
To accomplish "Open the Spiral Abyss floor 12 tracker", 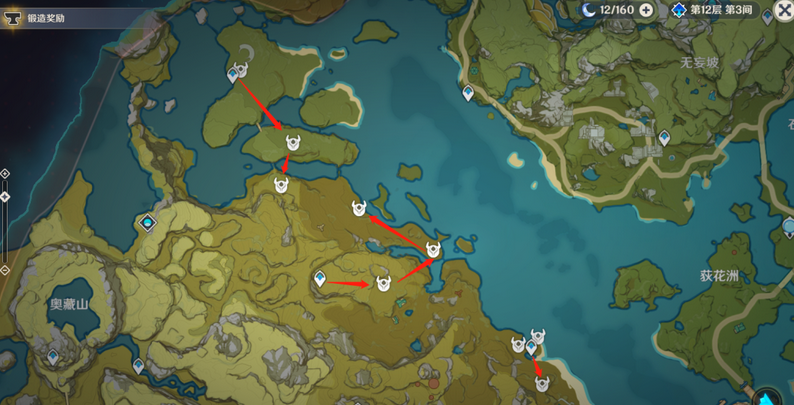I will point(713,10).
